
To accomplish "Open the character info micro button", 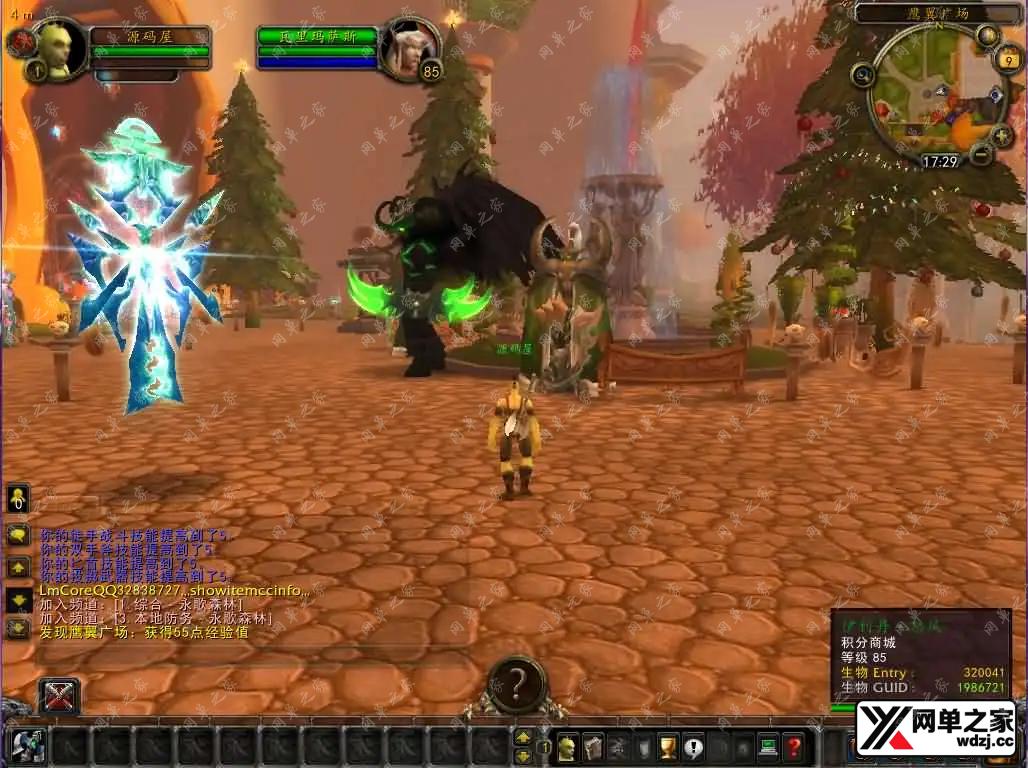I will click(568, 746).
